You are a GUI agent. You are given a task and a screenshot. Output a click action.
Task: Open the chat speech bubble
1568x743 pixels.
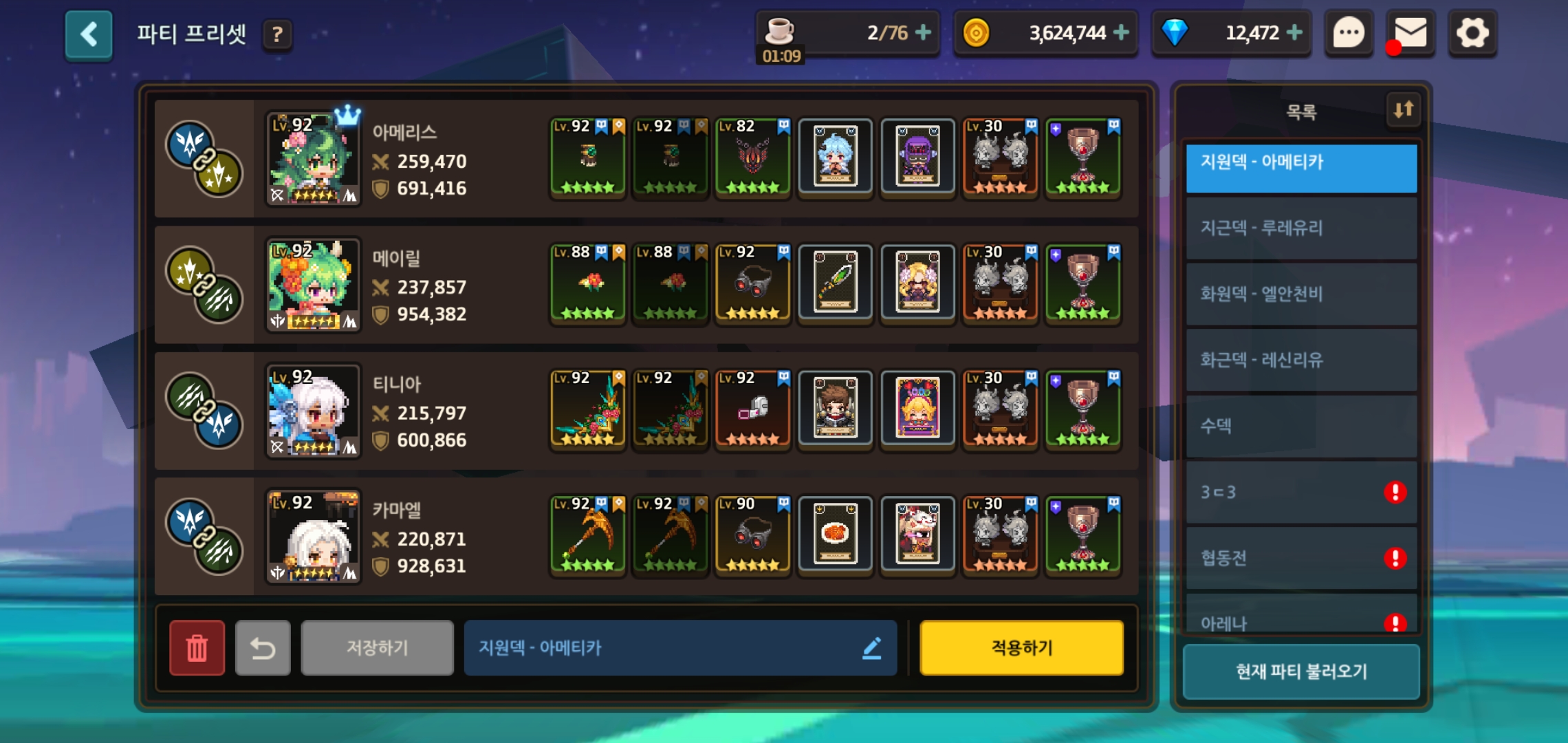pos(1349,33)
